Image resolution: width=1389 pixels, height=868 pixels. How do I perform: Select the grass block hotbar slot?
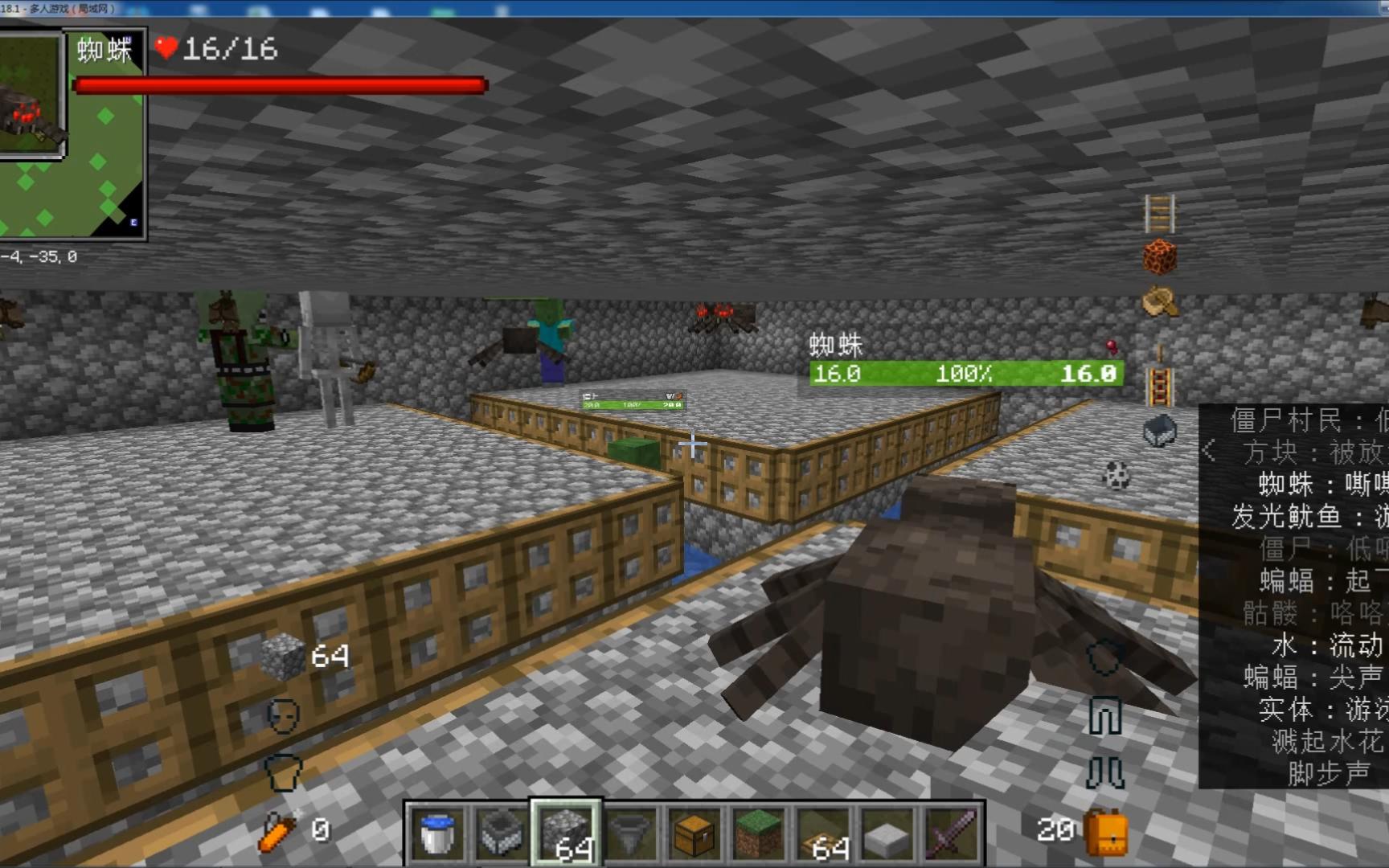tap(758, 833)
